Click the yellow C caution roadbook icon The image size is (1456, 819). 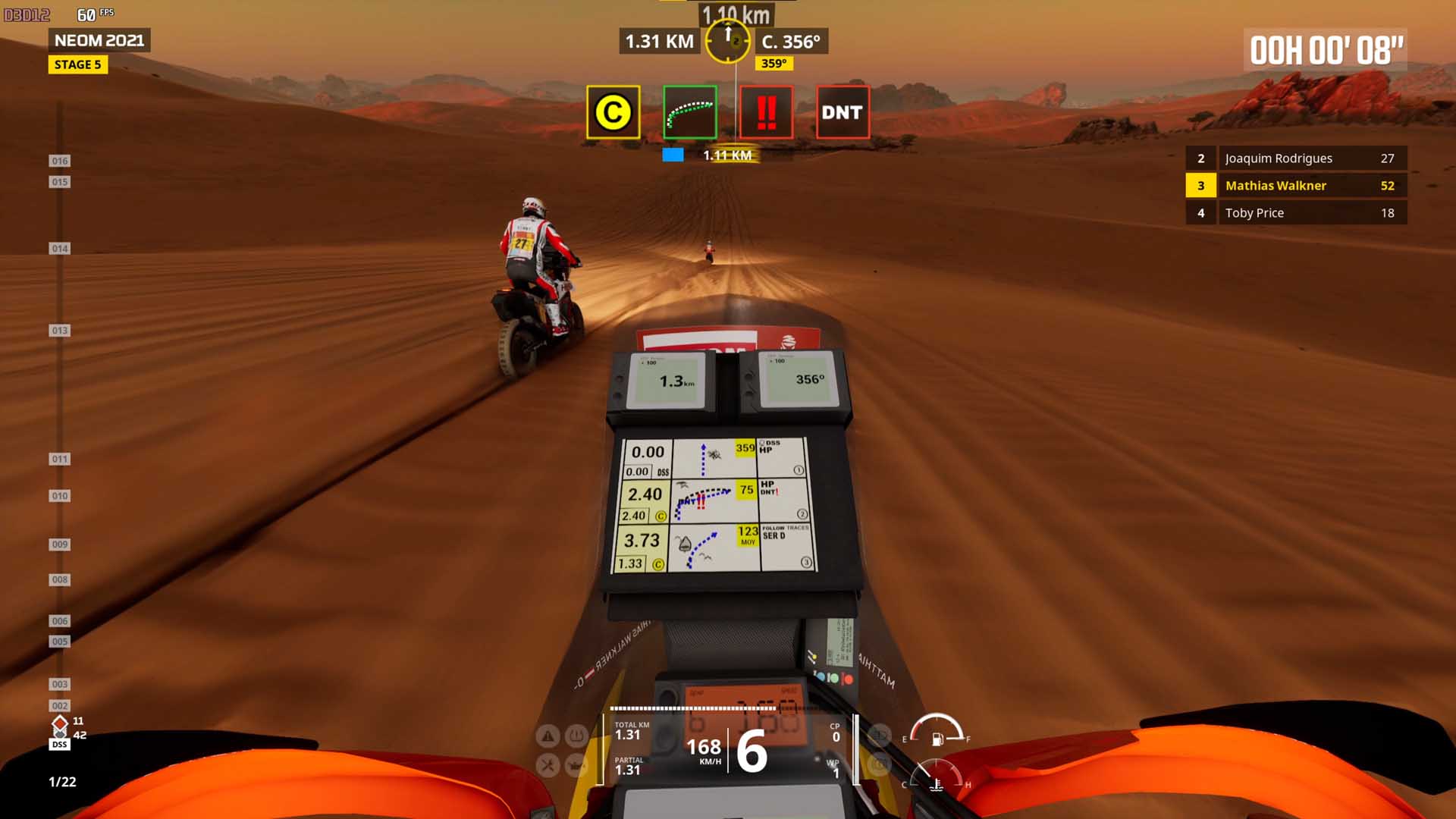coord(613,112)
